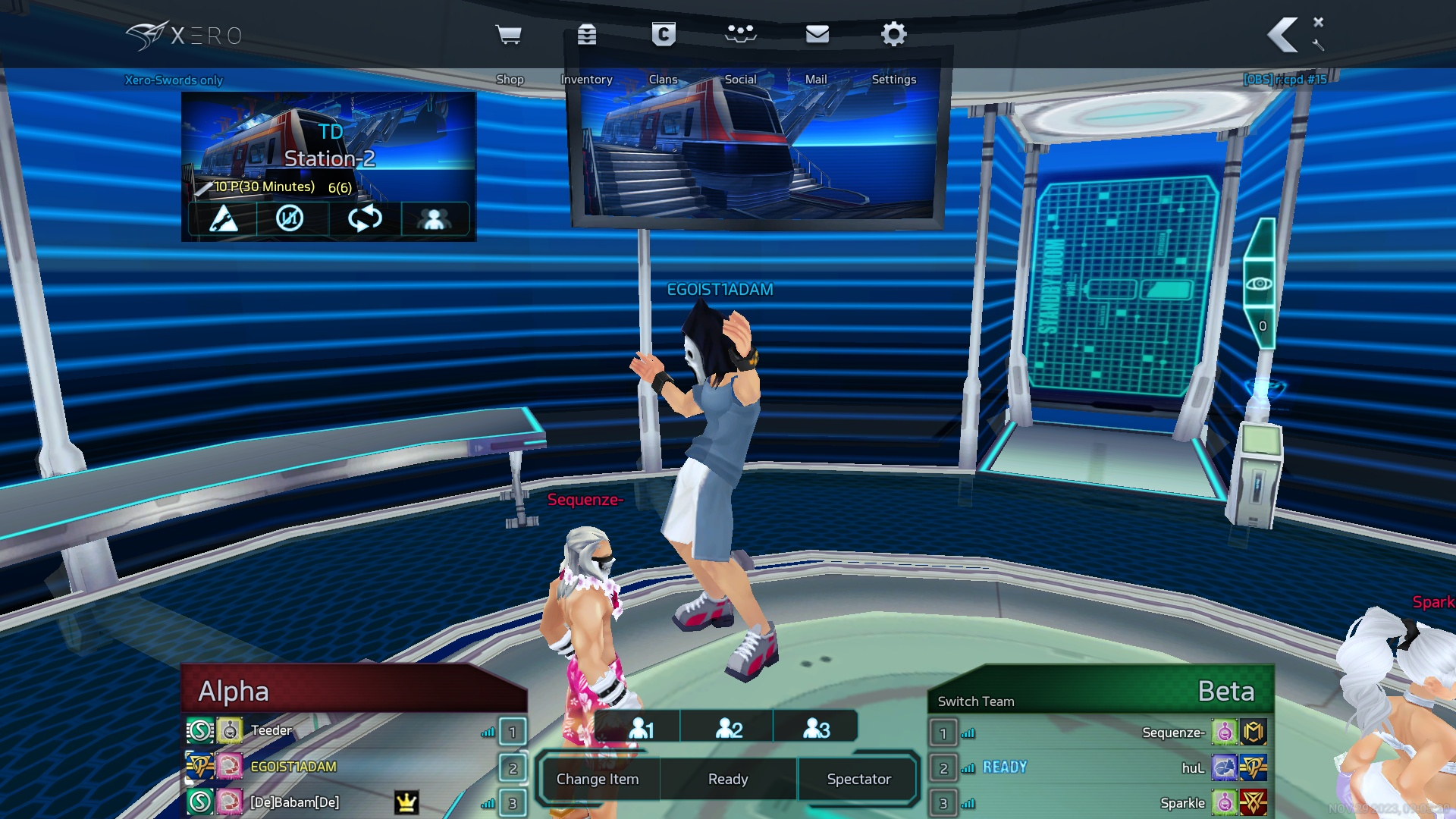Select character loadout slot 1
Viewport: 1456px width, 819px height.
coord(641,728)
